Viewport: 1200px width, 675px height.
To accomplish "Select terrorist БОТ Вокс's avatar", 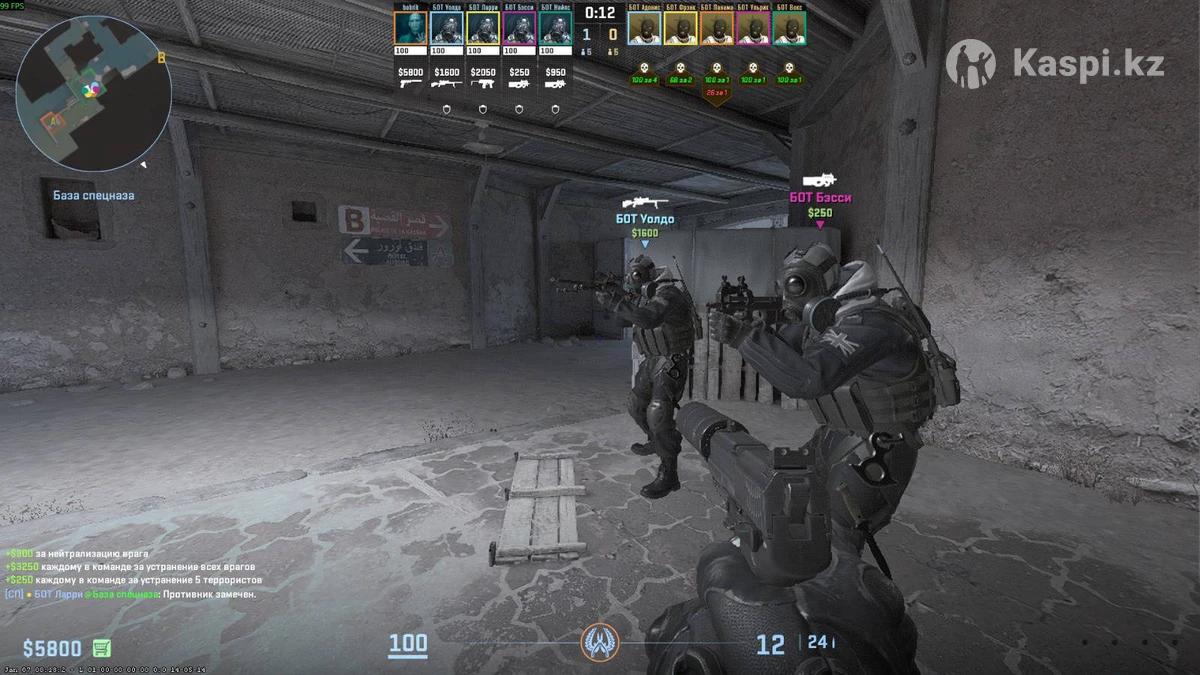I will (789, 27).
